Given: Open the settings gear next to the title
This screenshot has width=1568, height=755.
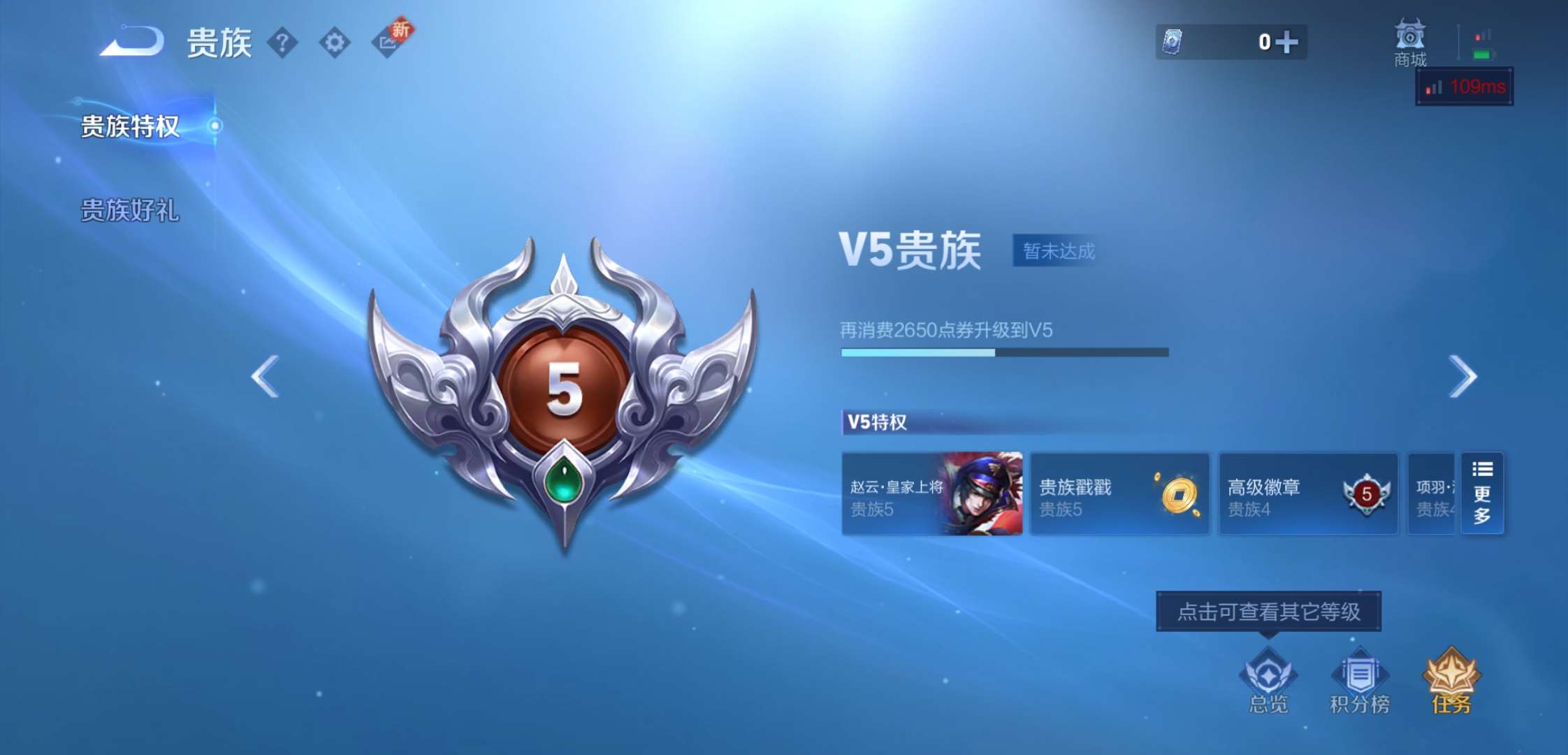Looking at the screenshot, I should coord(335,43).
